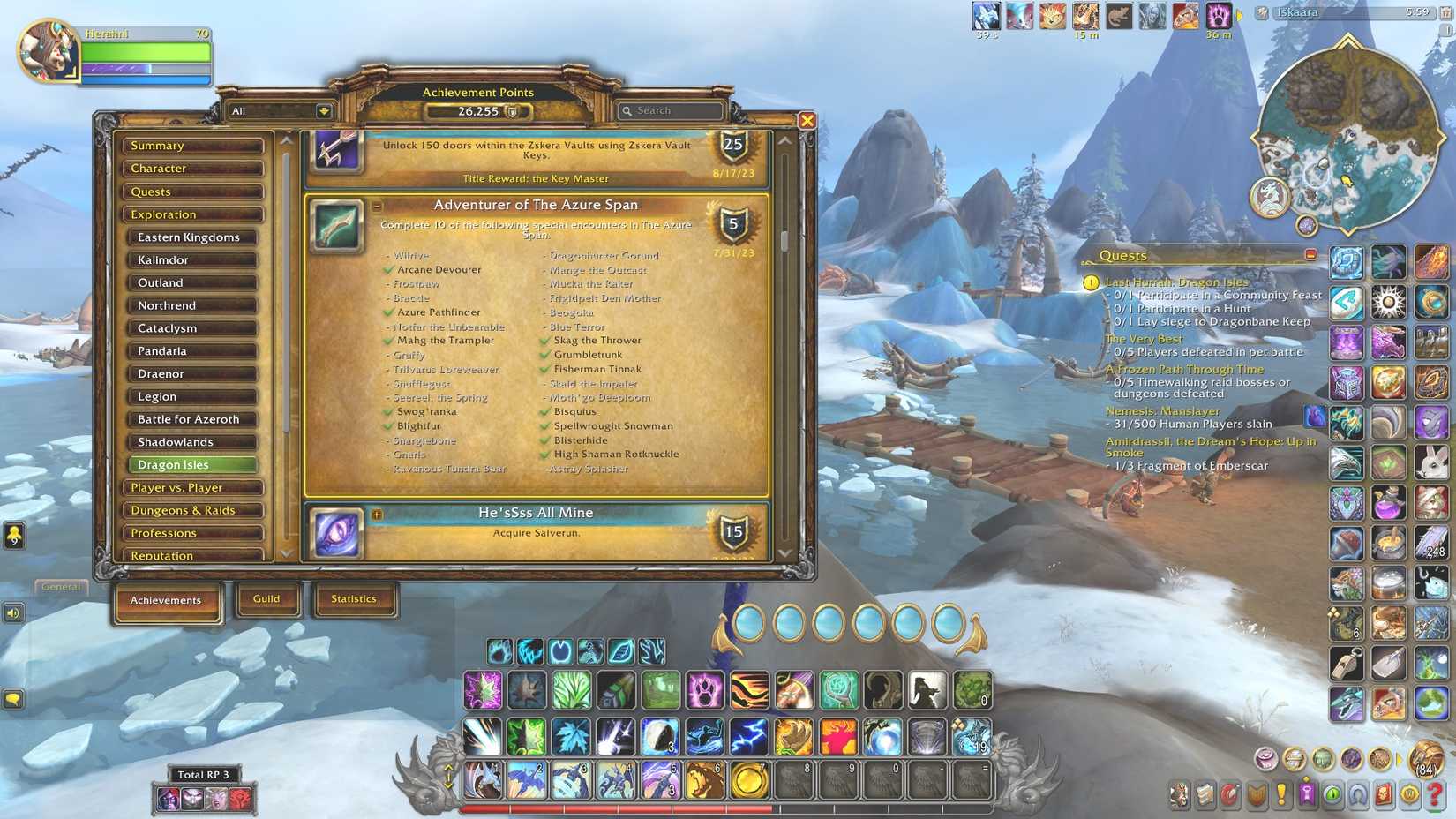Switch to the Guild tab

point(267,598)
